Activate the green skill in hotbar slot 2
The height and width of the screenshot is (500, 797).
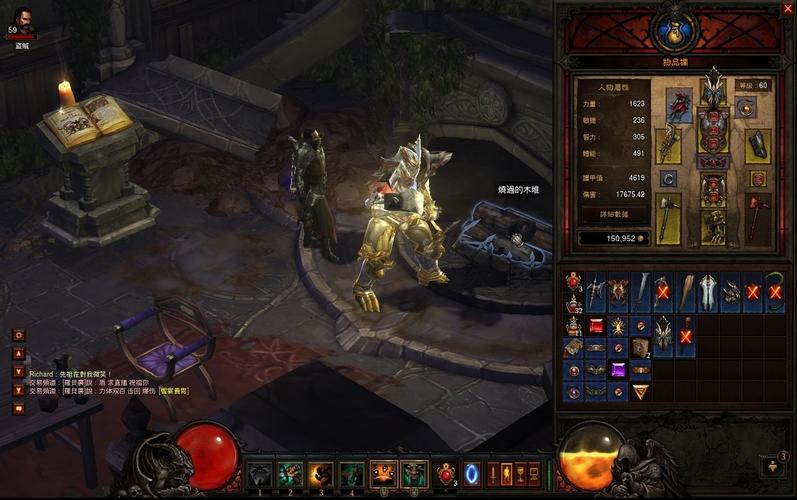tap(290, 473)
